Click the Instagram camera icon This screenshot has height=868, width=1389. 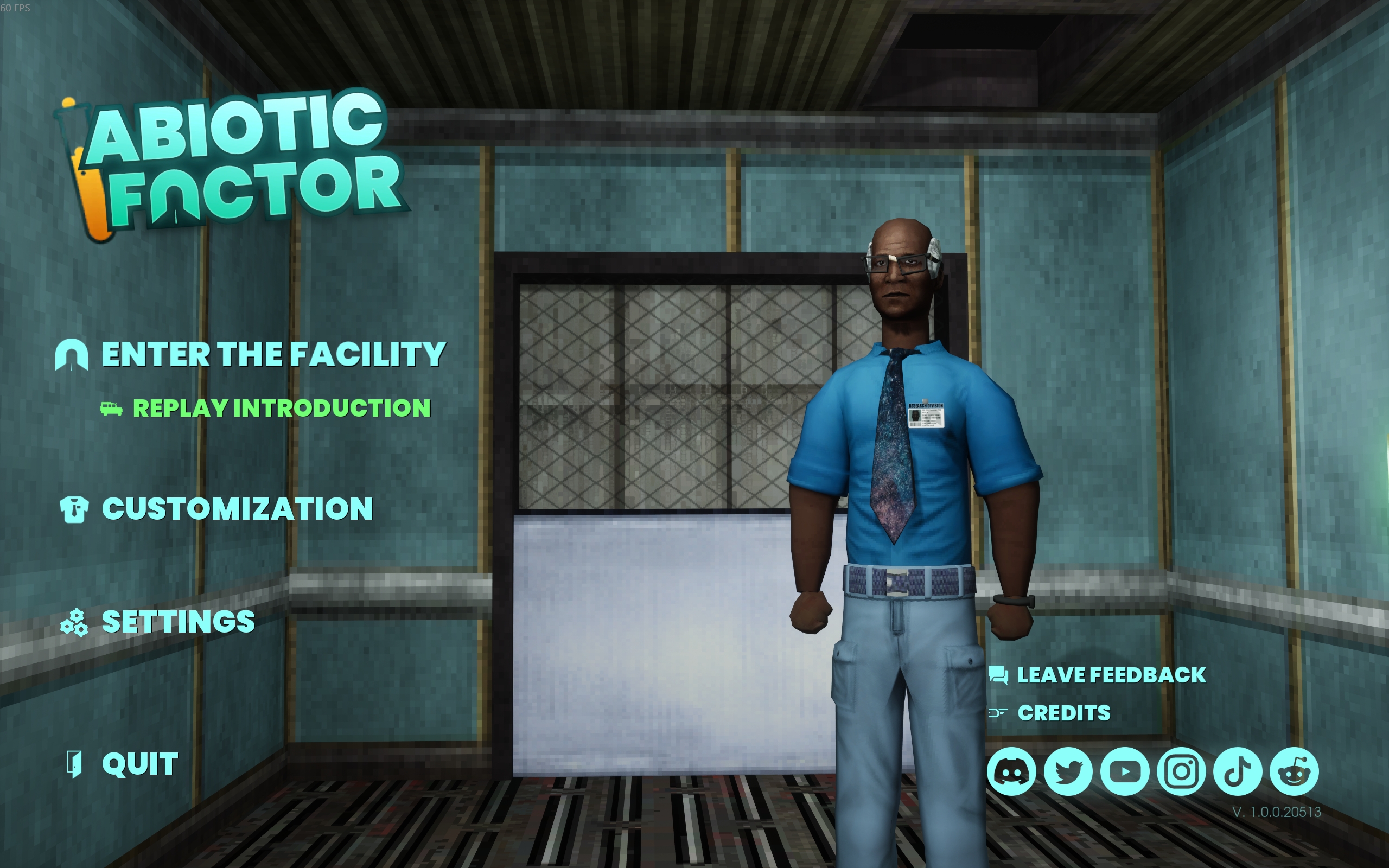click(x=1181, y=771)
